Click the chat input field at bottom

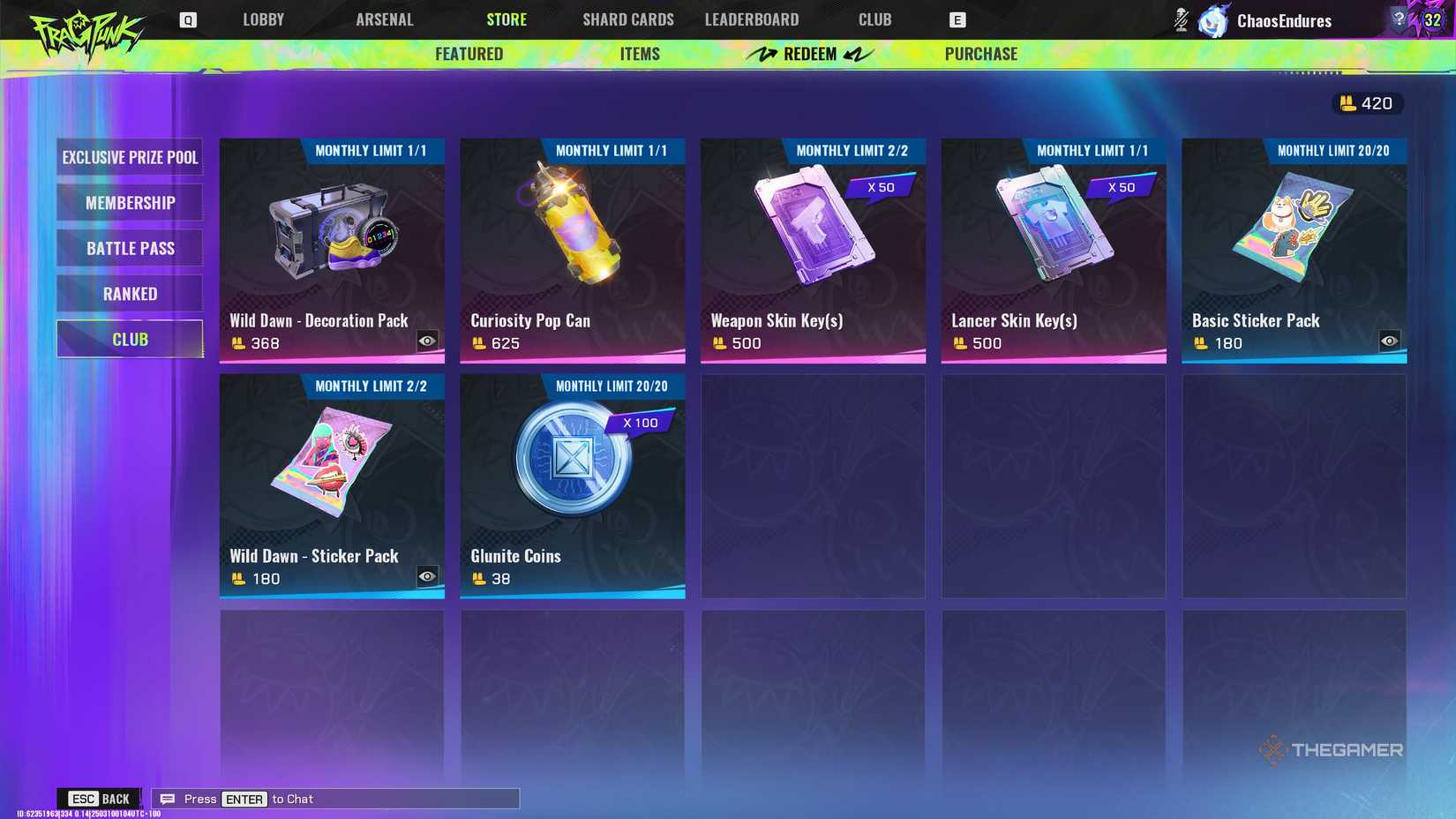(x=353, y=798)
